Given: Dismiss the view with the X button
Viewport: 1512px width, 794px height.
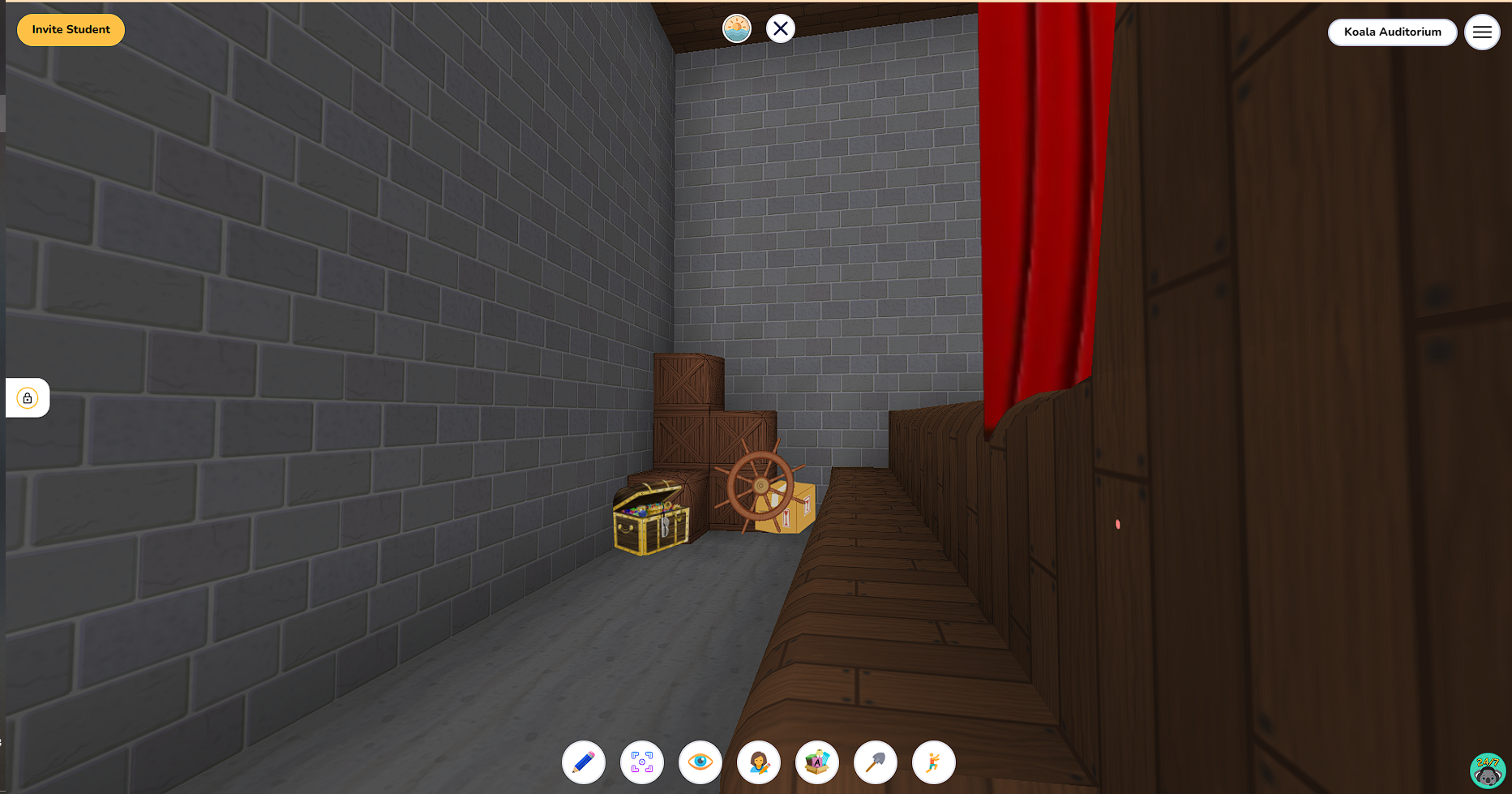Looking at the screenshot, I should pyautogui.click(x=780, y=28).
